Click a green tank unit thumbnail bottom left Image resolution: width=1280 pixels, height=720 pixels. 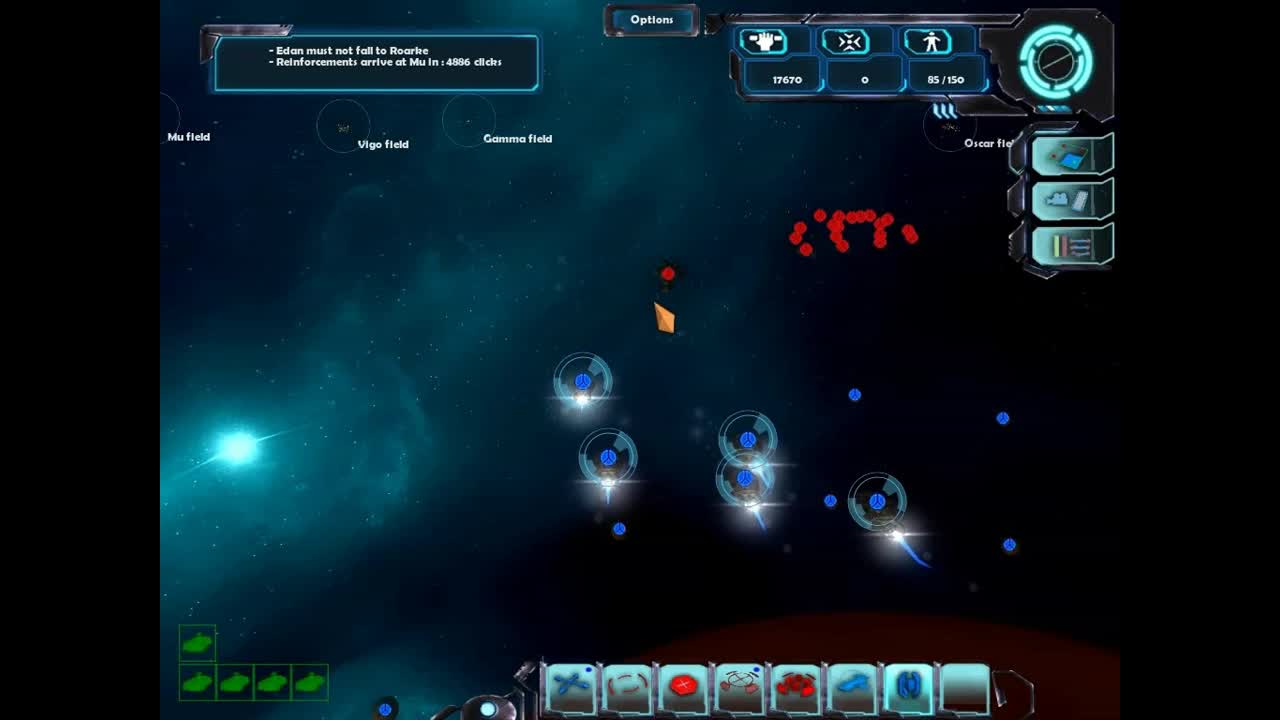point(198,645)
